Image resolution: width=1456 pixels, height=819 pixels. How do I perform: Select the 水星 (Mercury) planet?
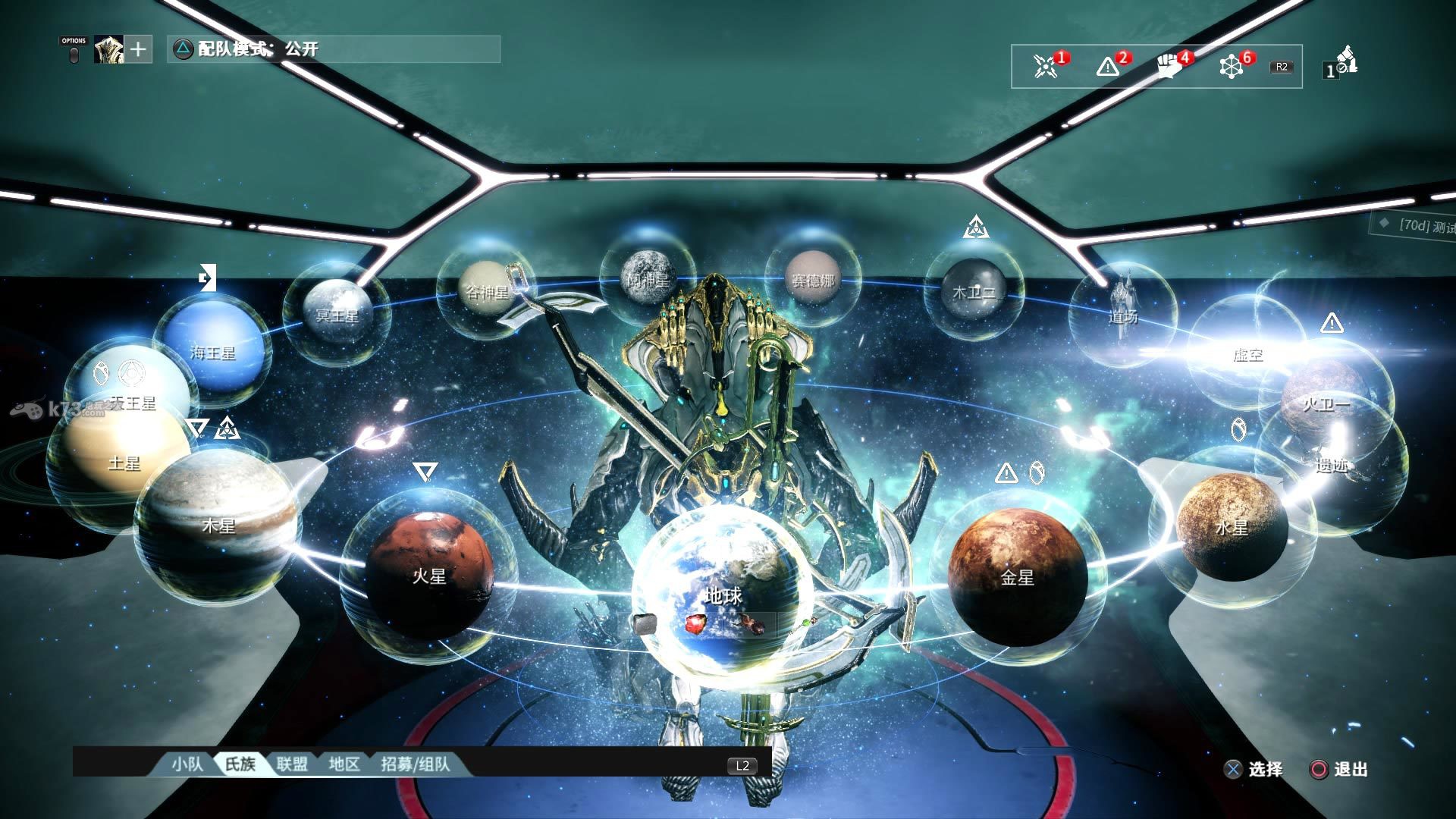pyautogui.click(x=1232, y=526)
